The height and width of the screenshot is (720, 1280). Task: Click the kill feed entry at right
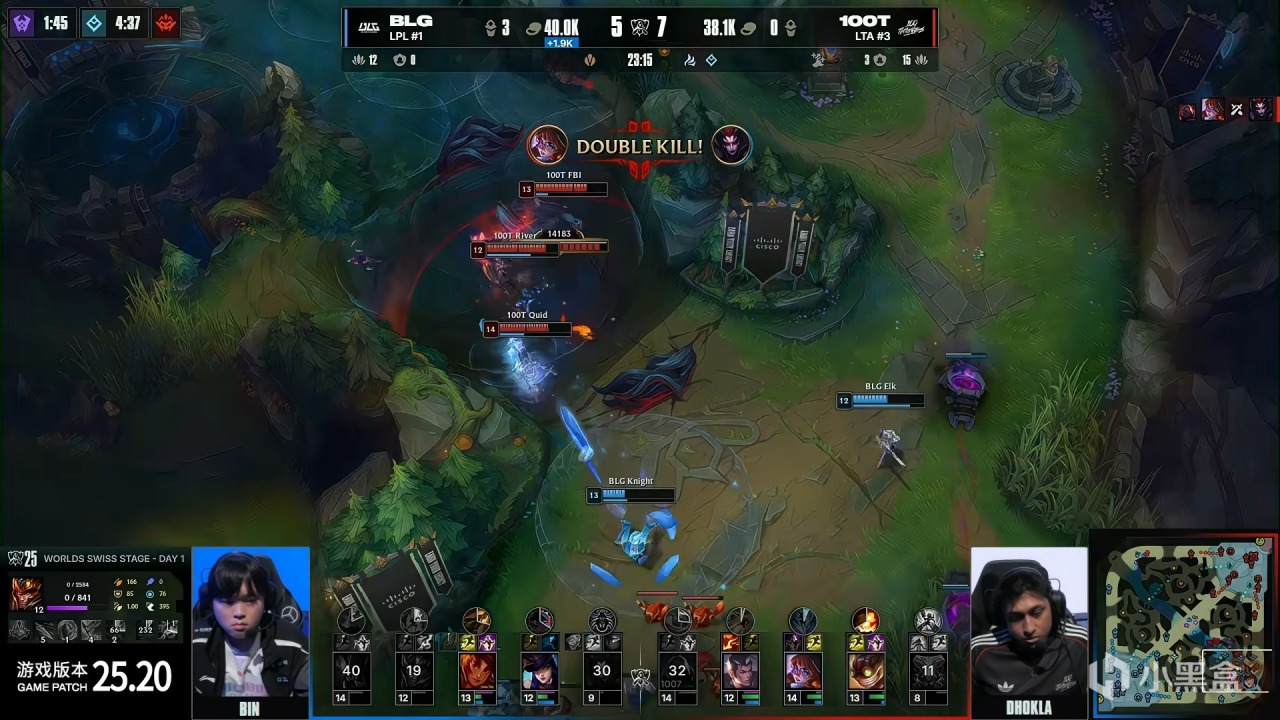(1225, 110)
